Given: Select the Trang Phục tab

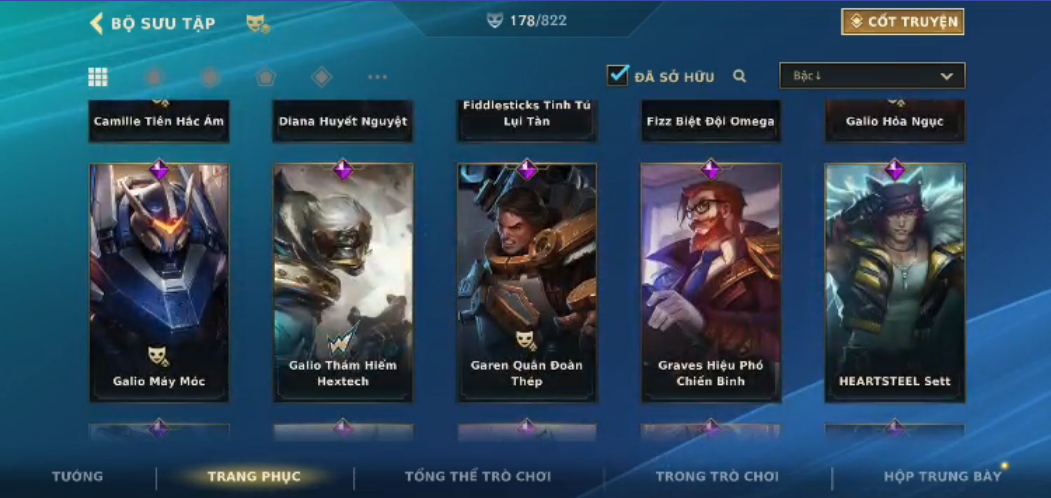Looking at the screenshot, I should click(x=254, y=476).
